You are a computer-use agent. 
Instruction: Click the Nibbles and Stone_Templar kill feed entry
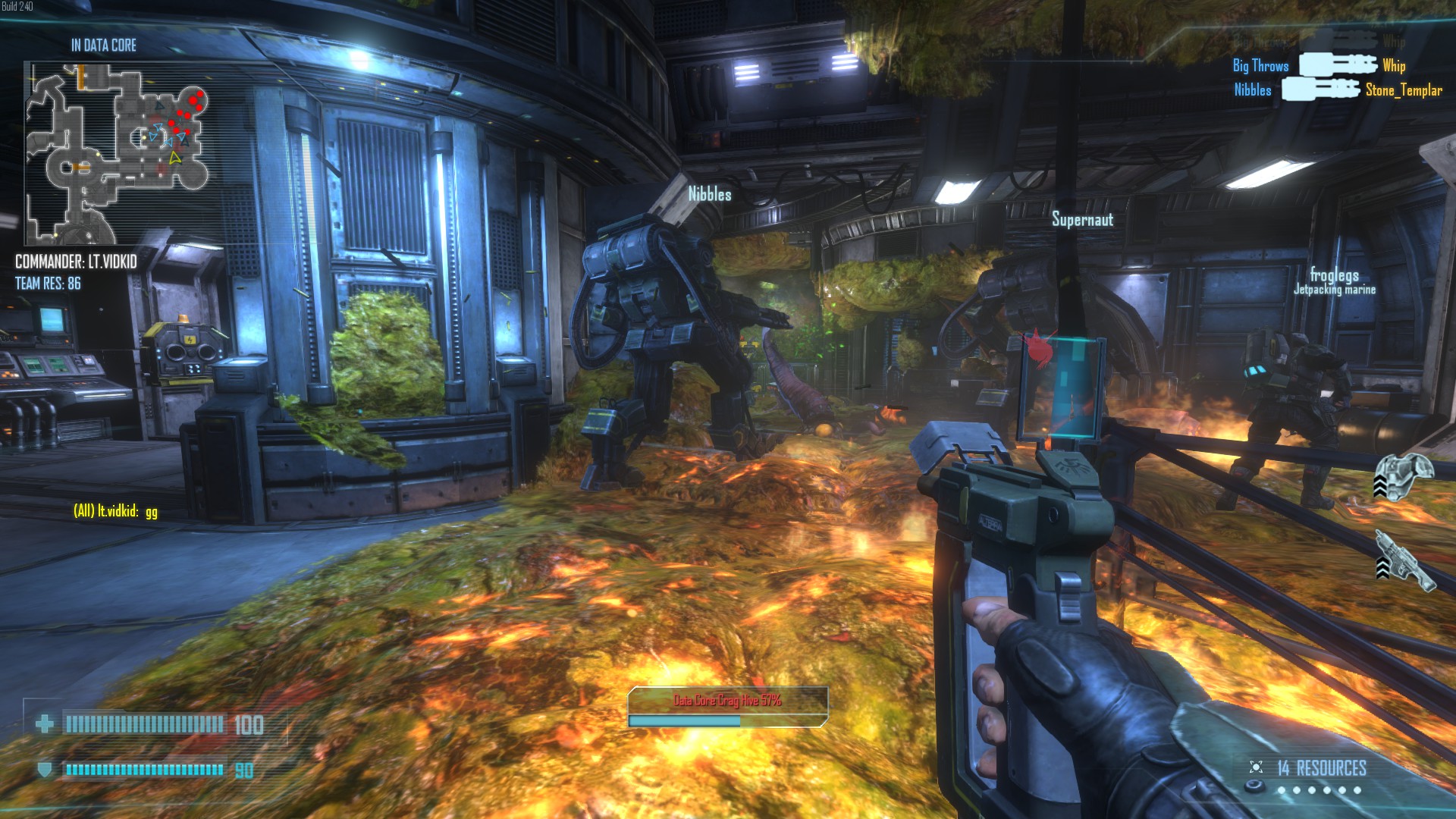[x=1338, y=90]
